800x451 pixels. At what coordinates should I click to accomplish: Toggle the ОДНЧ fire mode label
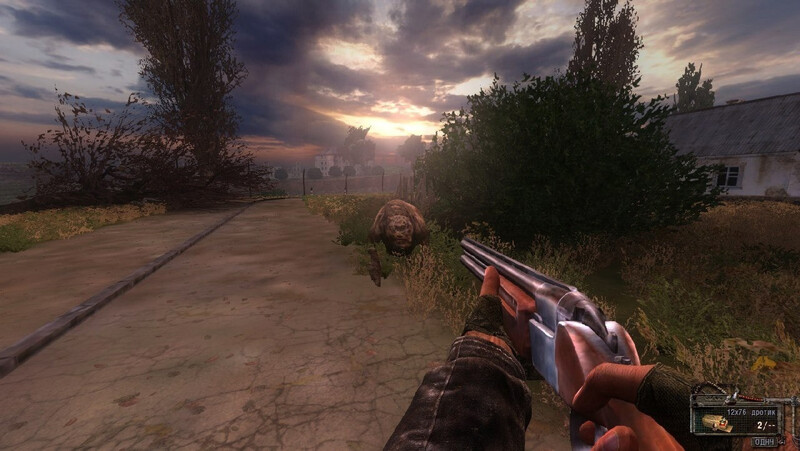[765, 441]
